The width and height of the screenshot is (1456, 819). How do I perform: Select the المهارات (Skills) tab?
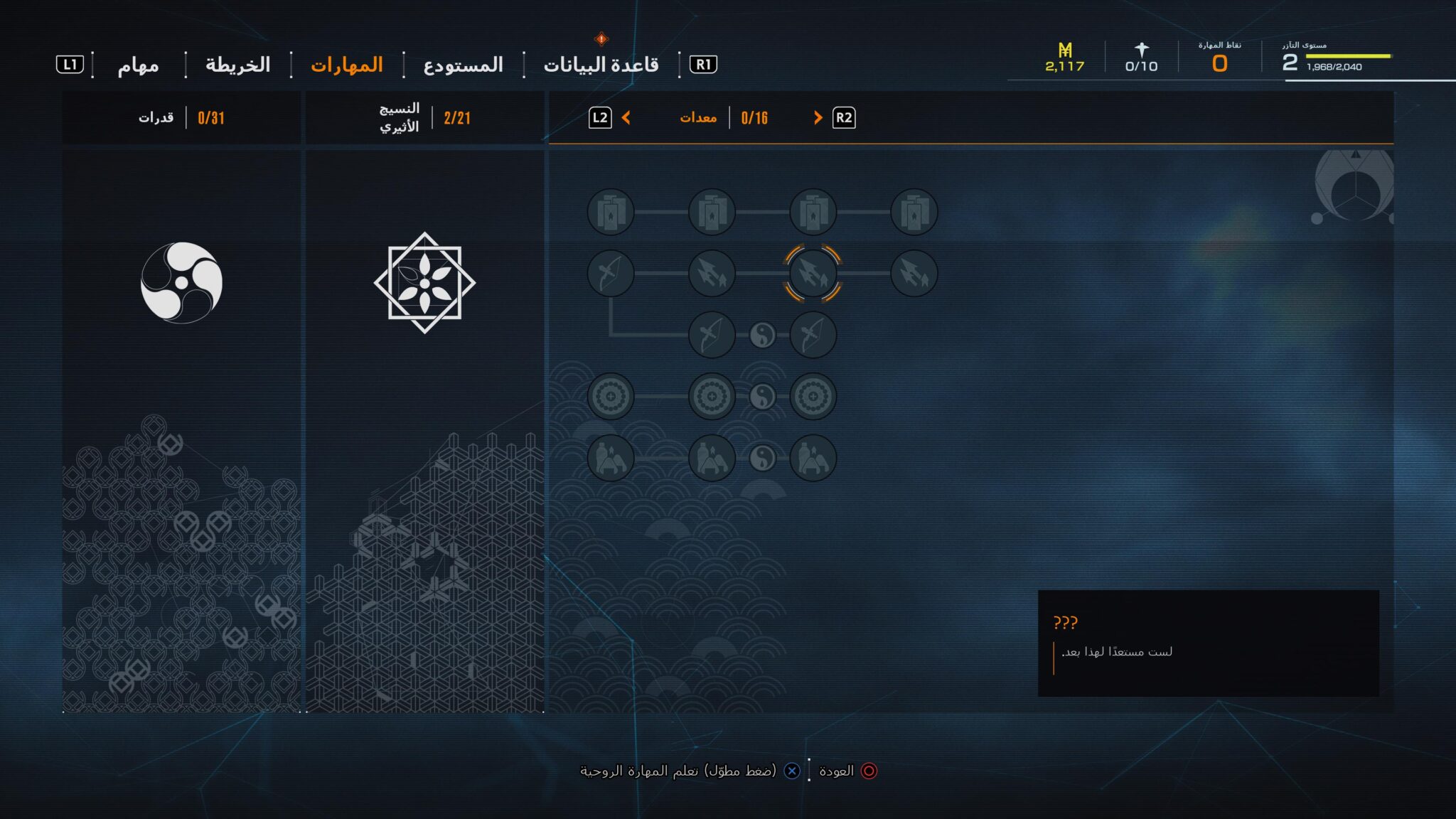coord(347,65)
